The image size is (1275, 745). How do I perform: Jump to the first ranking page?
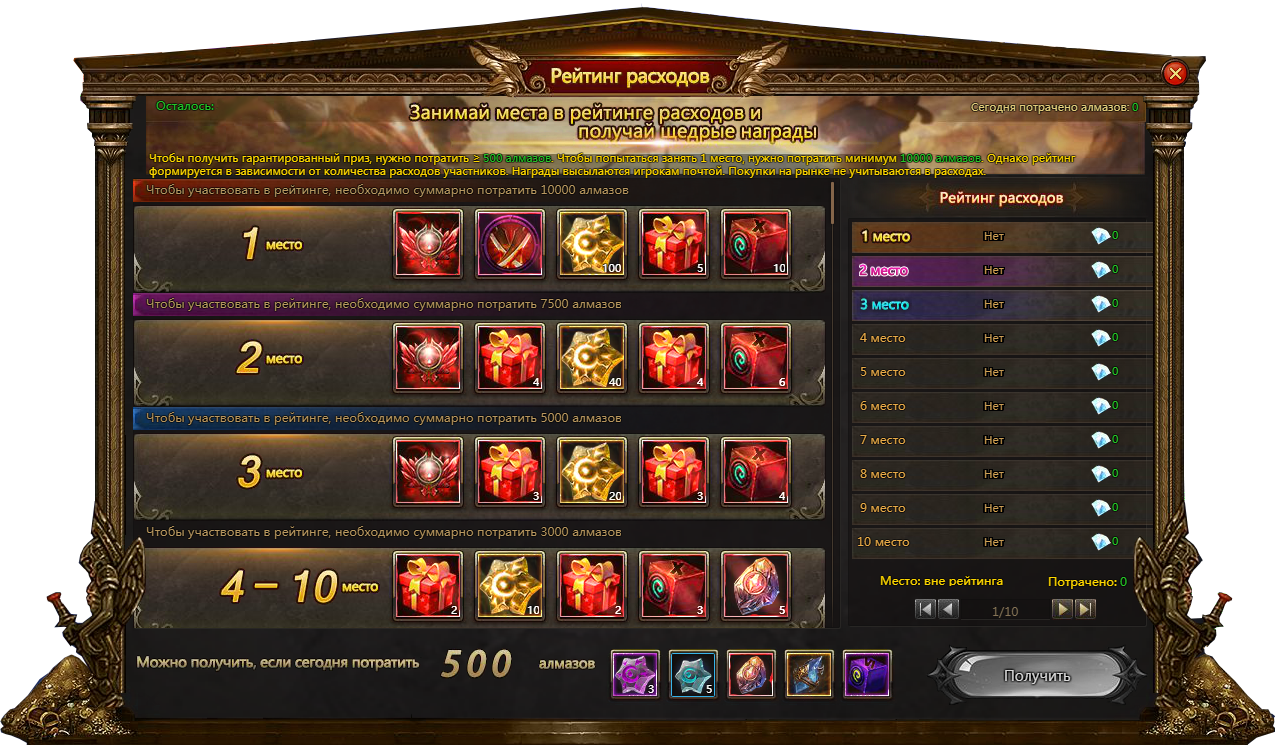[925, 609]
